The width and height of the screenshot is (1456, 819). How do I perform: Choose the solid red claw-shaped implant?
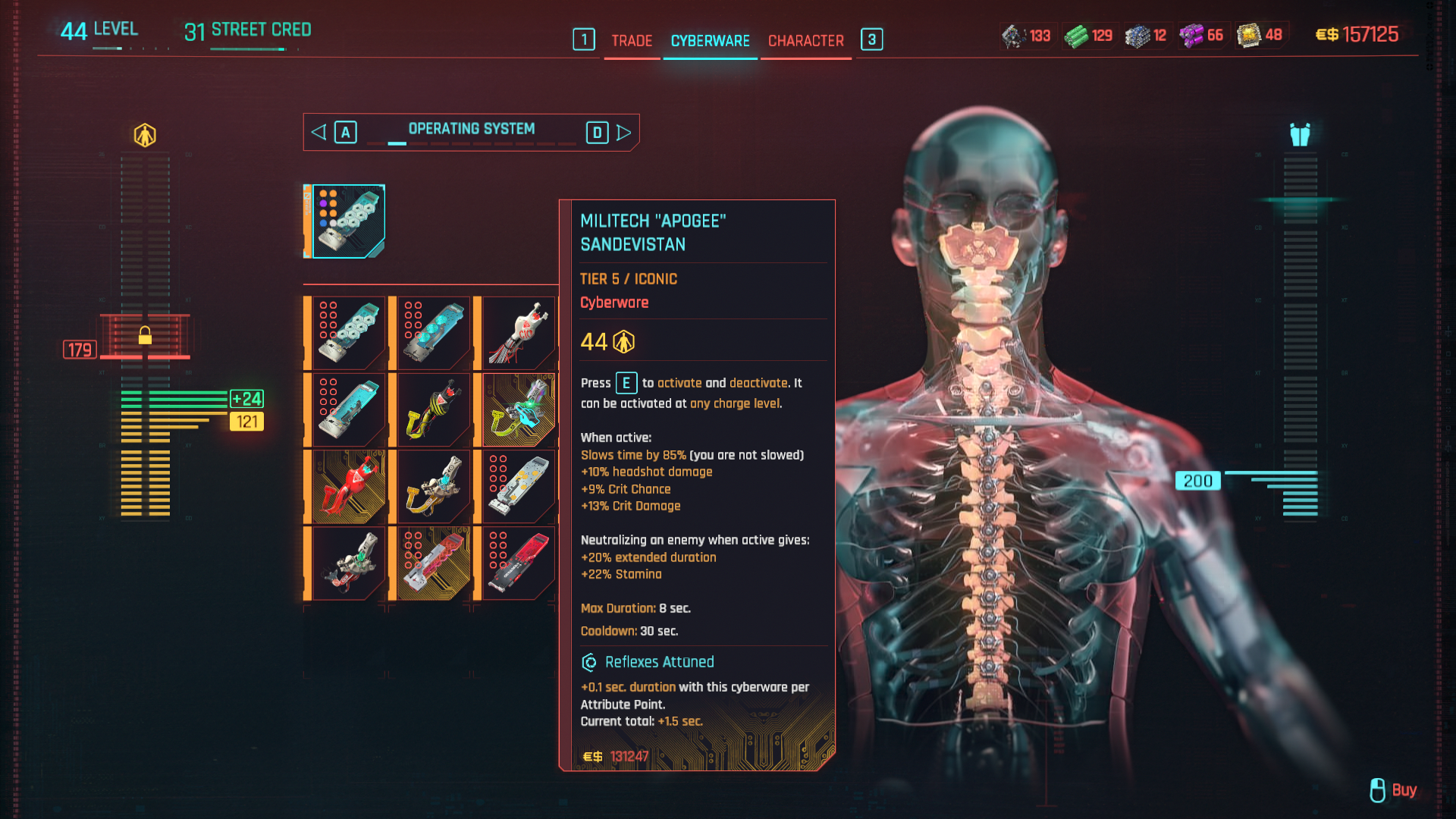click(349, 487)
